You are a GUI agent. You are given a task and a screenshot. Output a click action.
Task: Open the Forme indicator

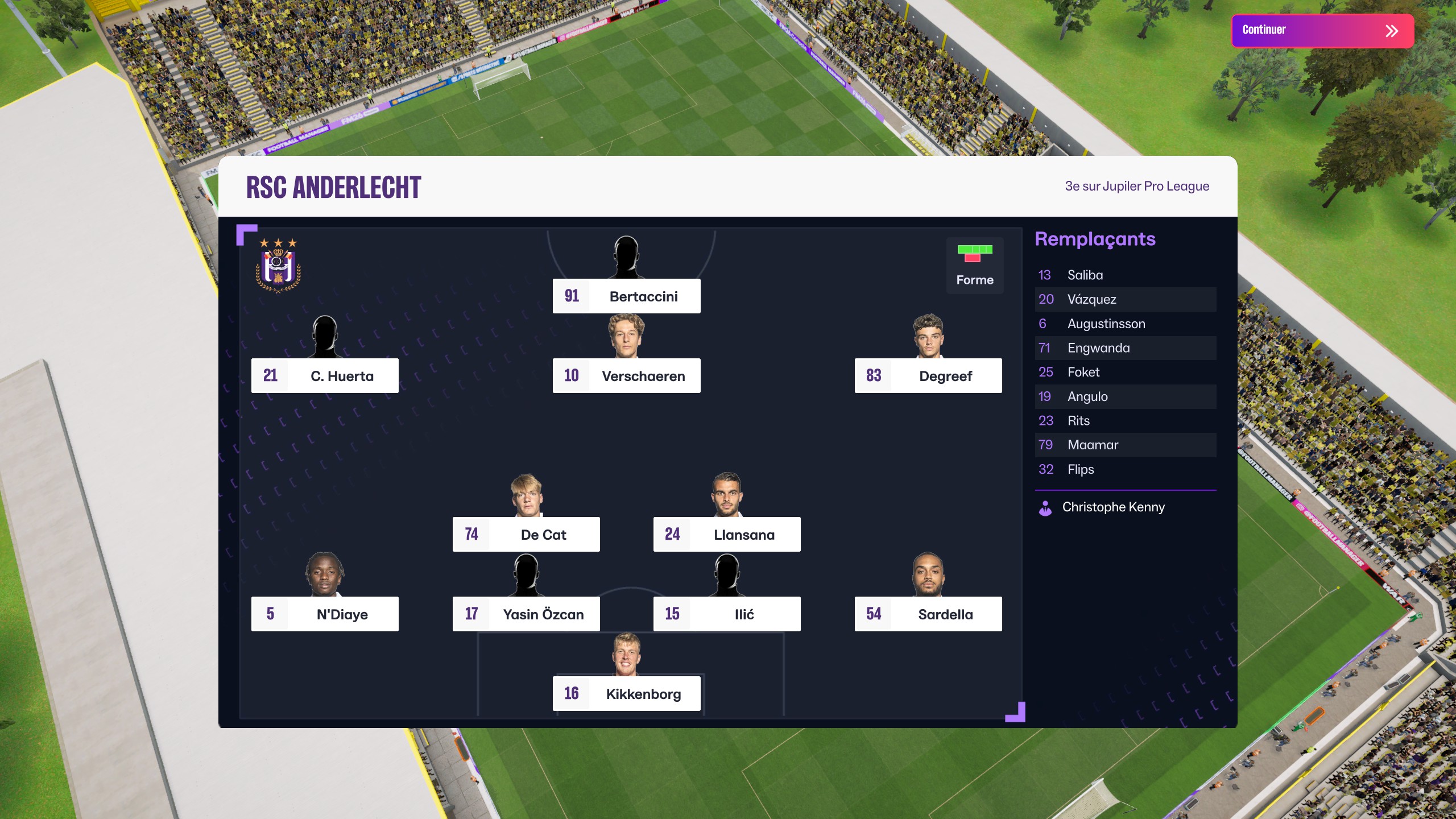point(974,265)
